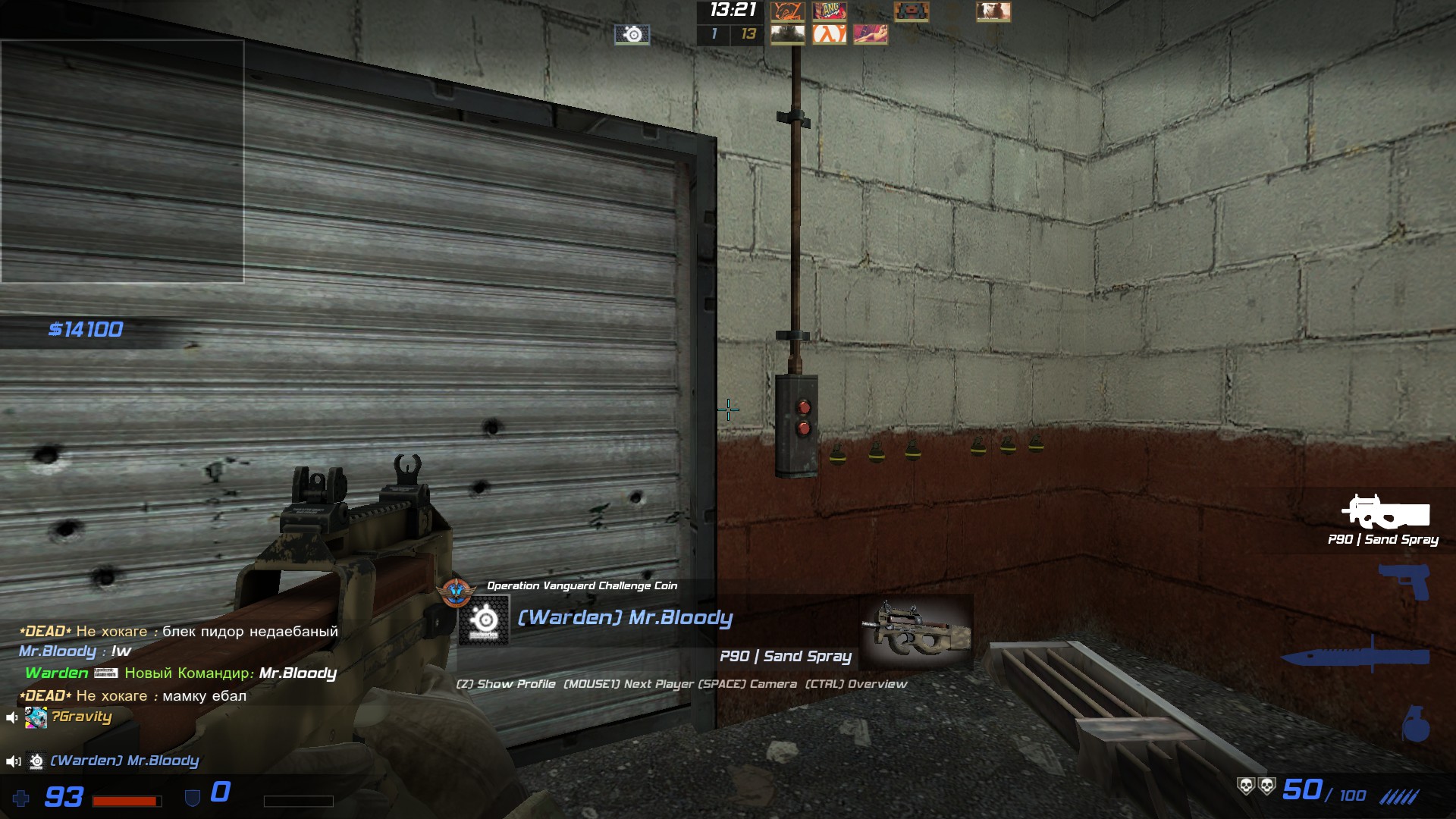Click the P90 Sand Spray weapon preview image
The width and height of the screenshot is (1456, 819).
coord(916,632)
